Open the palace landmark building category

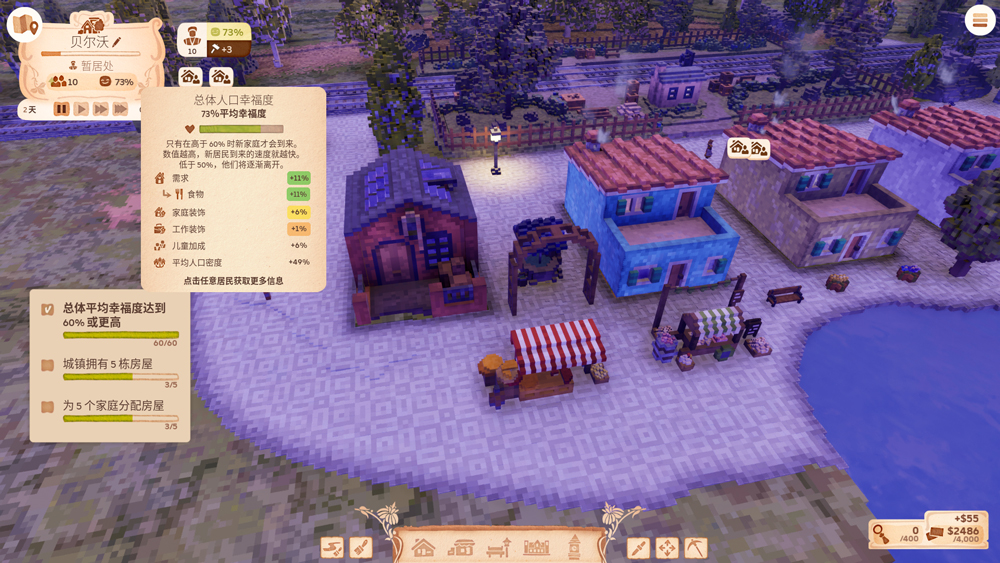(x=537, y=548)
